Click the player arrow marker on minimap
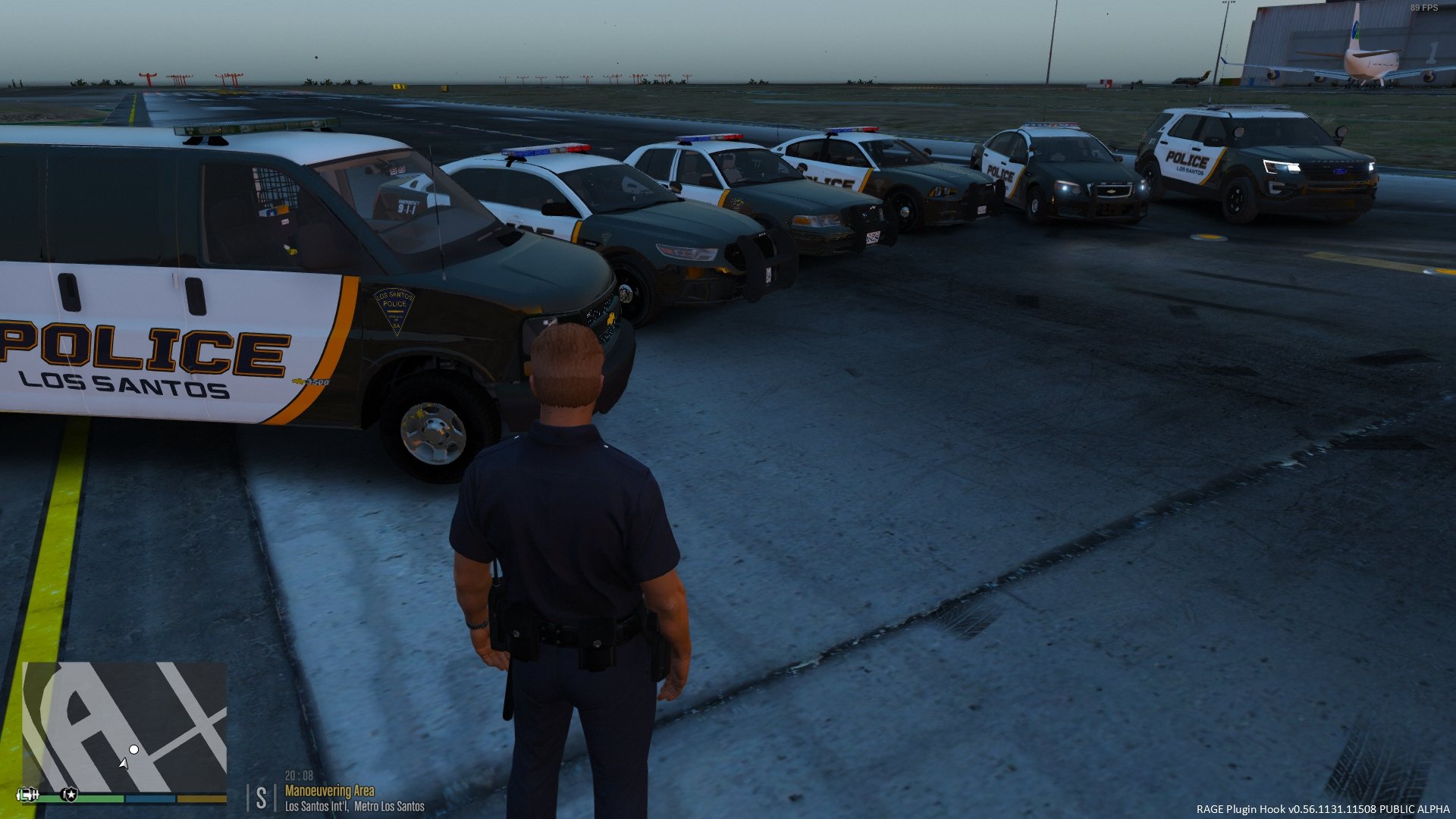 pyautogui.click(x=124, y=763)
